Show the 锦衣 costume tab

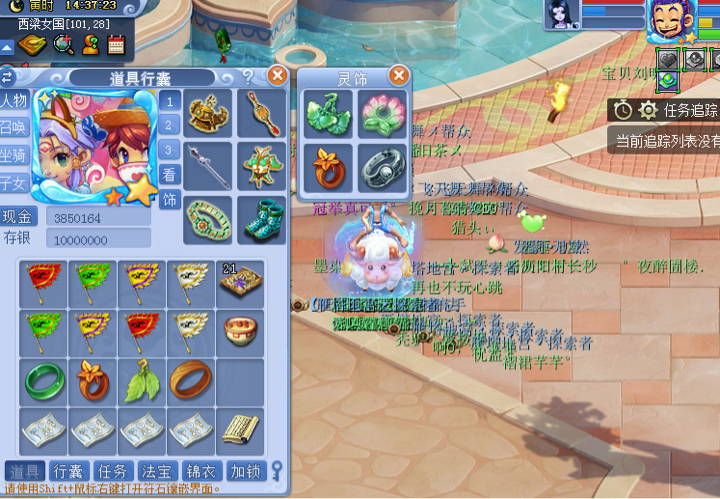click(200, 471)
